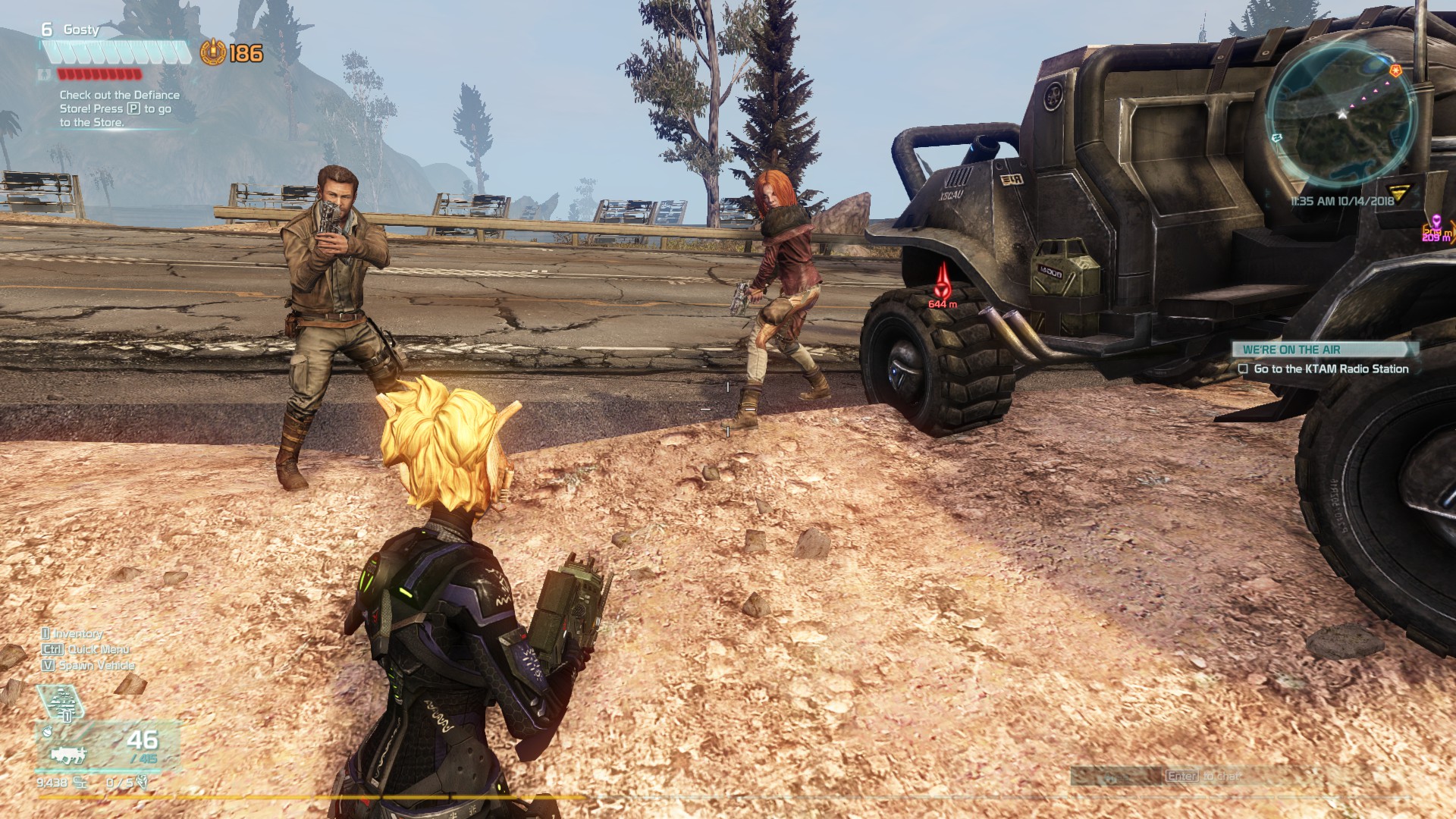Click the grenade icon above the weapon

(x=47, y=731)
